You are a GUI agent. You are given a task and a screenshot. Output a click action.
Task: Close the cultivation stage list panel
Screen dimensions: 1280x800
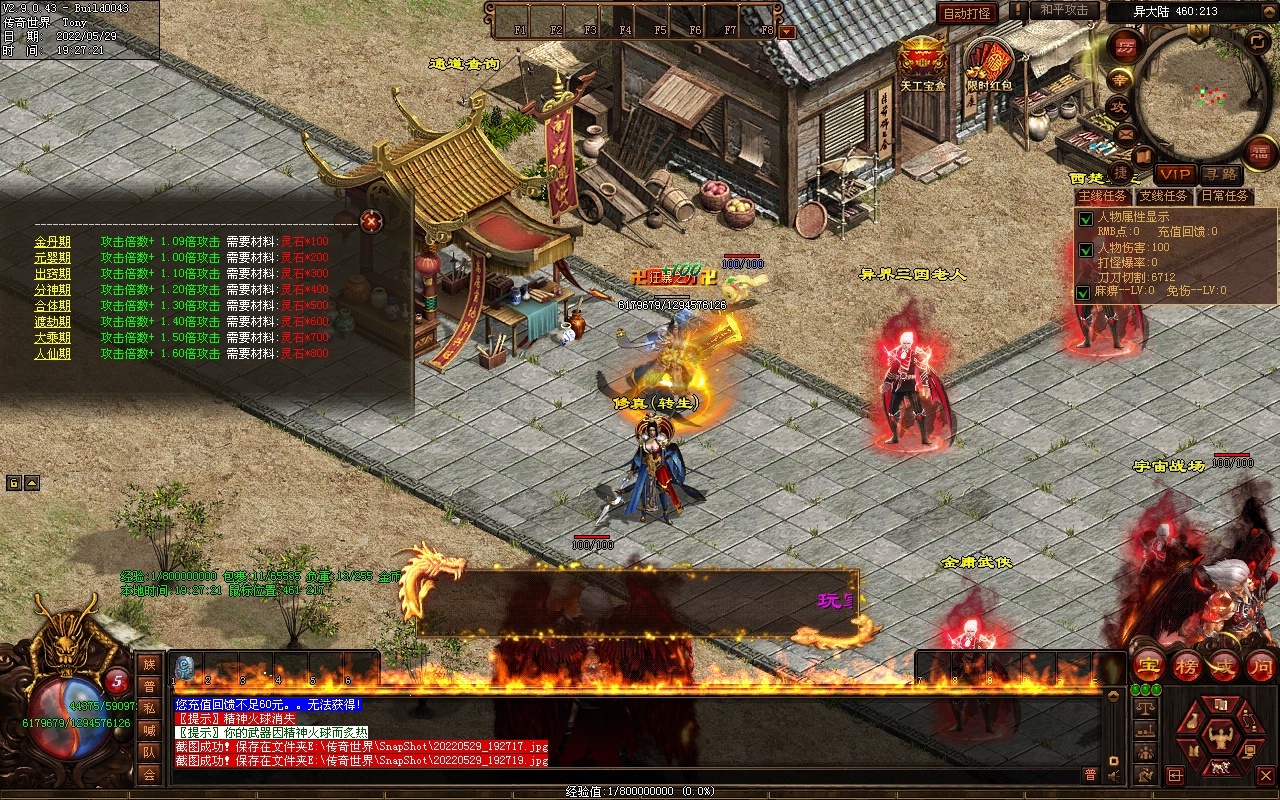pos(371,220)
